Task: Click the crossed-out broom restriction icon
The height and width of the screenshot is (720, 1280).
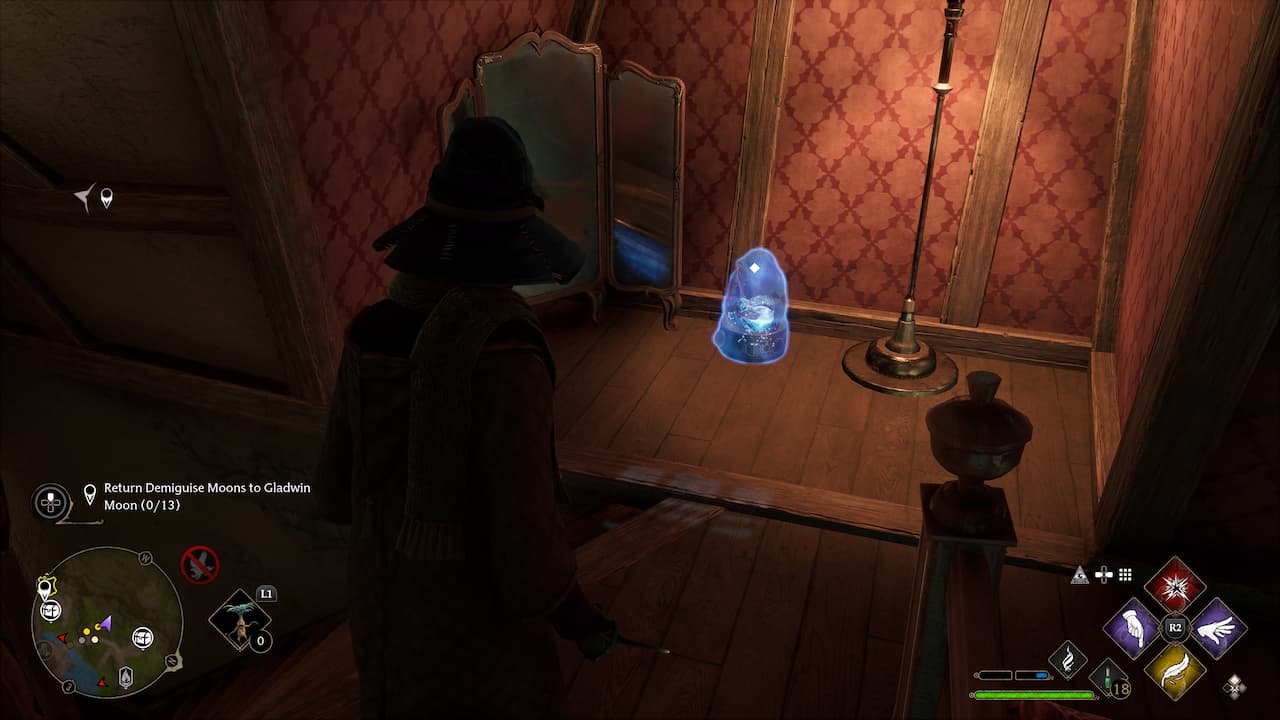Action: (199, 564)
